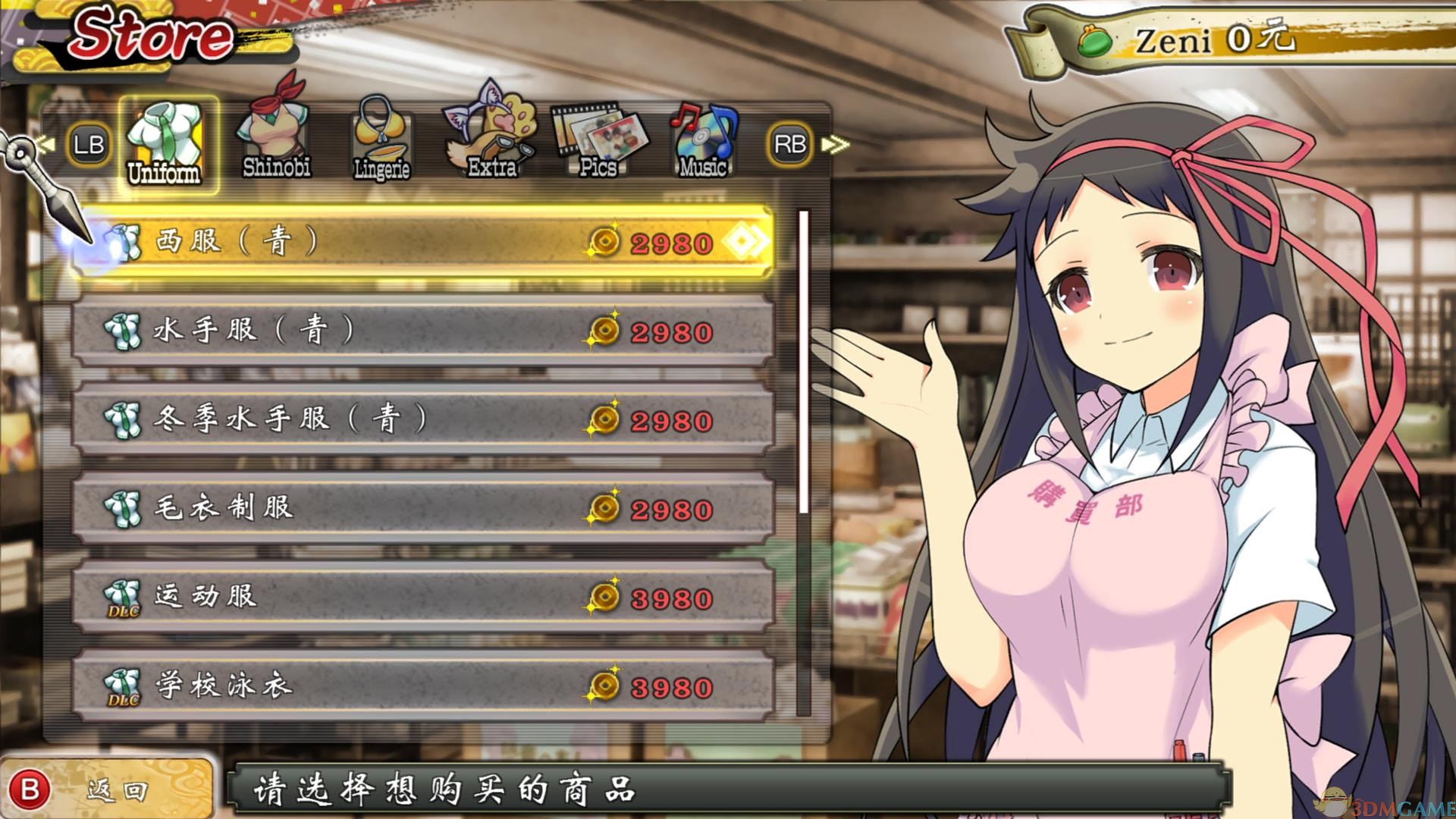Viewport: 1456px width, 819px height.
Task: Buy the 学校泳衣 DLC item
Action: [x=423, y=686]
